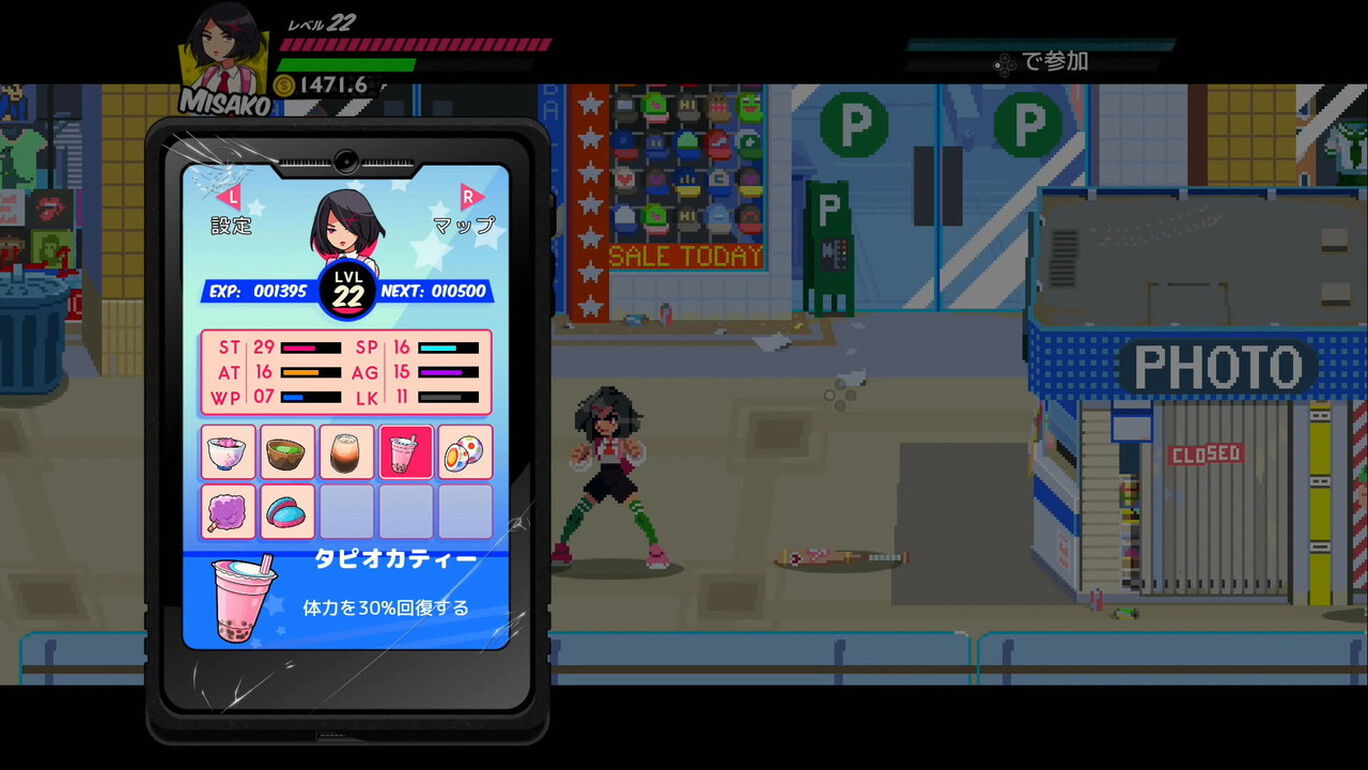This screenshot has height=770, width=1368.
Task: Select the candy egg item icon
Action: 465,452
